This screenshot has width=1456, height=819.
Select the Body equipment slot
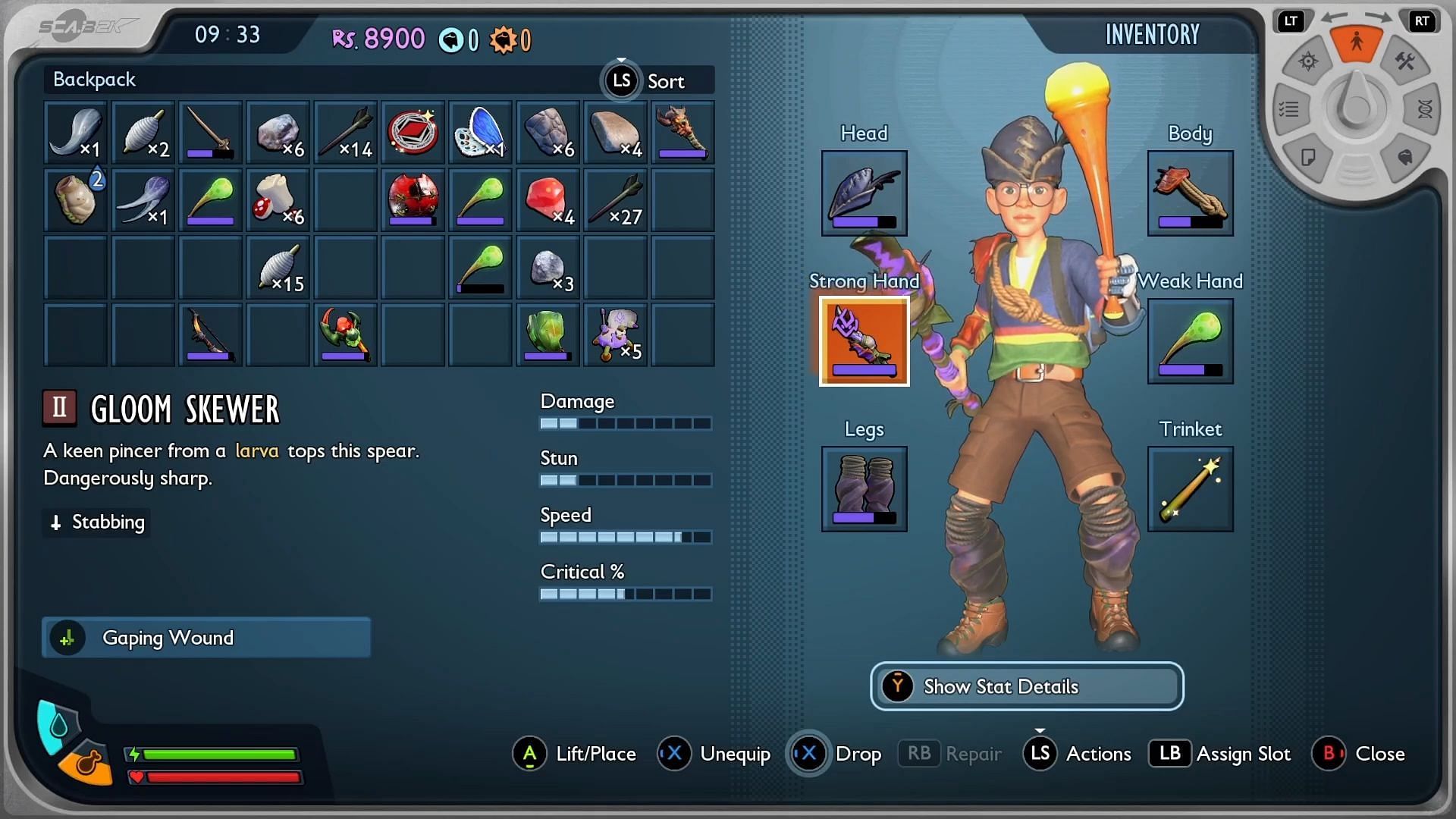coord(1190,193)
